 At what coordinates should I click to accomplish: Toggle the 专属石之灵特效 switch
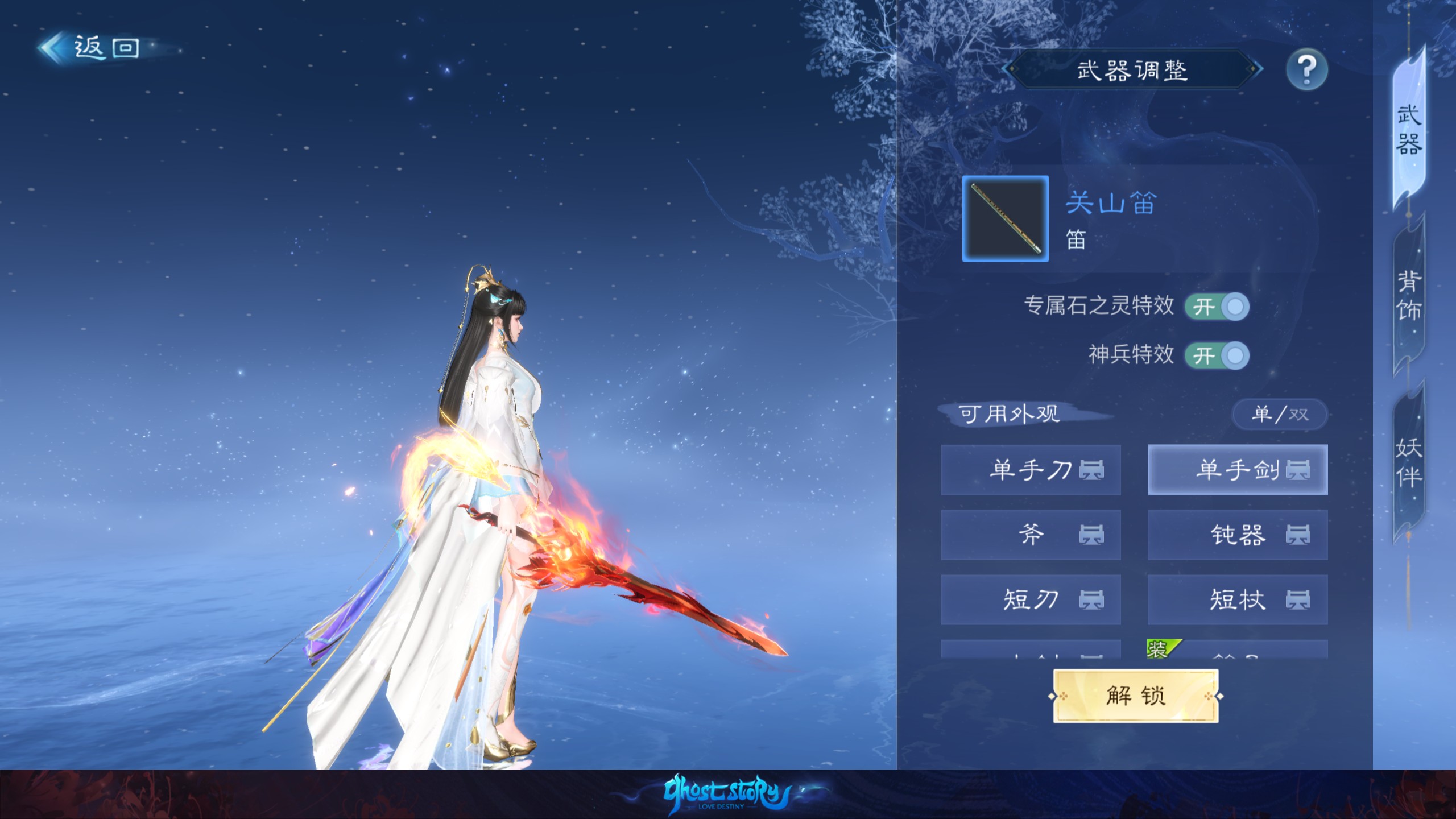[x=1217, y=307]
